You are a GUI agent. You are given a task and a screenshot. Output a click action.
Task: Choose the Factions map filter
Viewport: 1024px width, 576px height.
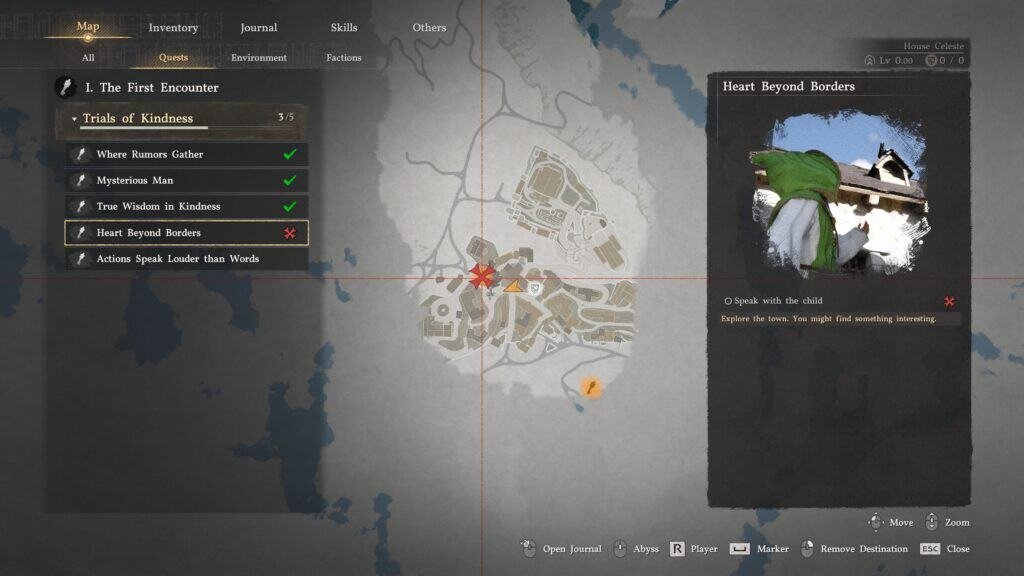click(x=343, y=58)
